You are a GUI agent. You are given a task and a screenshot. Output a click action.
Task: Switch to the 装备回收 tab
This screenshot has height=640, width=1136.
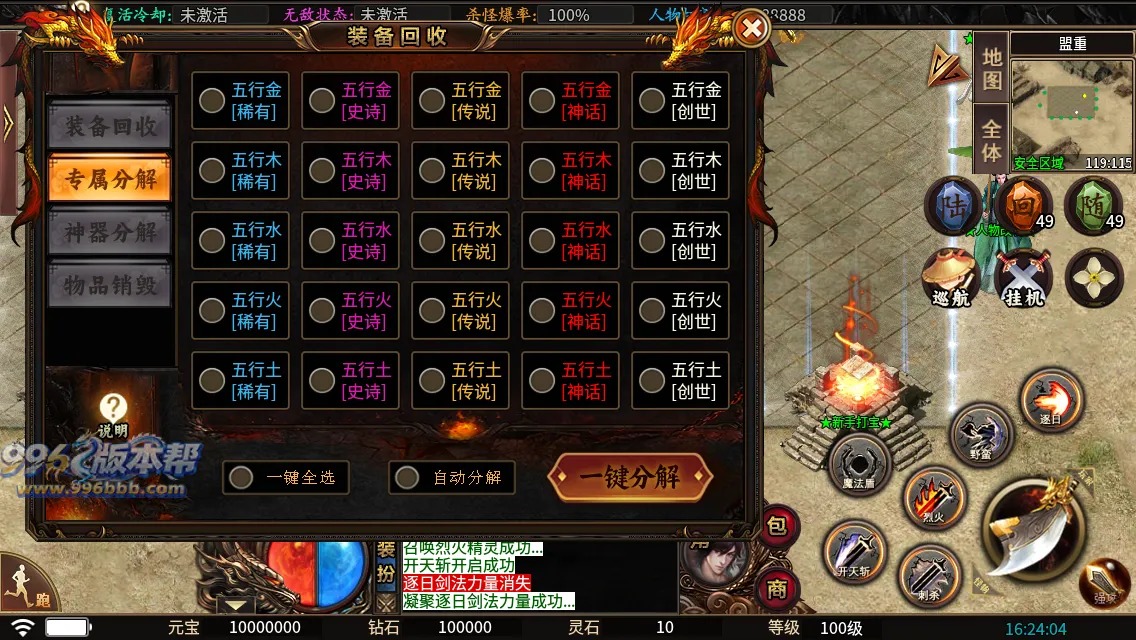click(111, 126)
